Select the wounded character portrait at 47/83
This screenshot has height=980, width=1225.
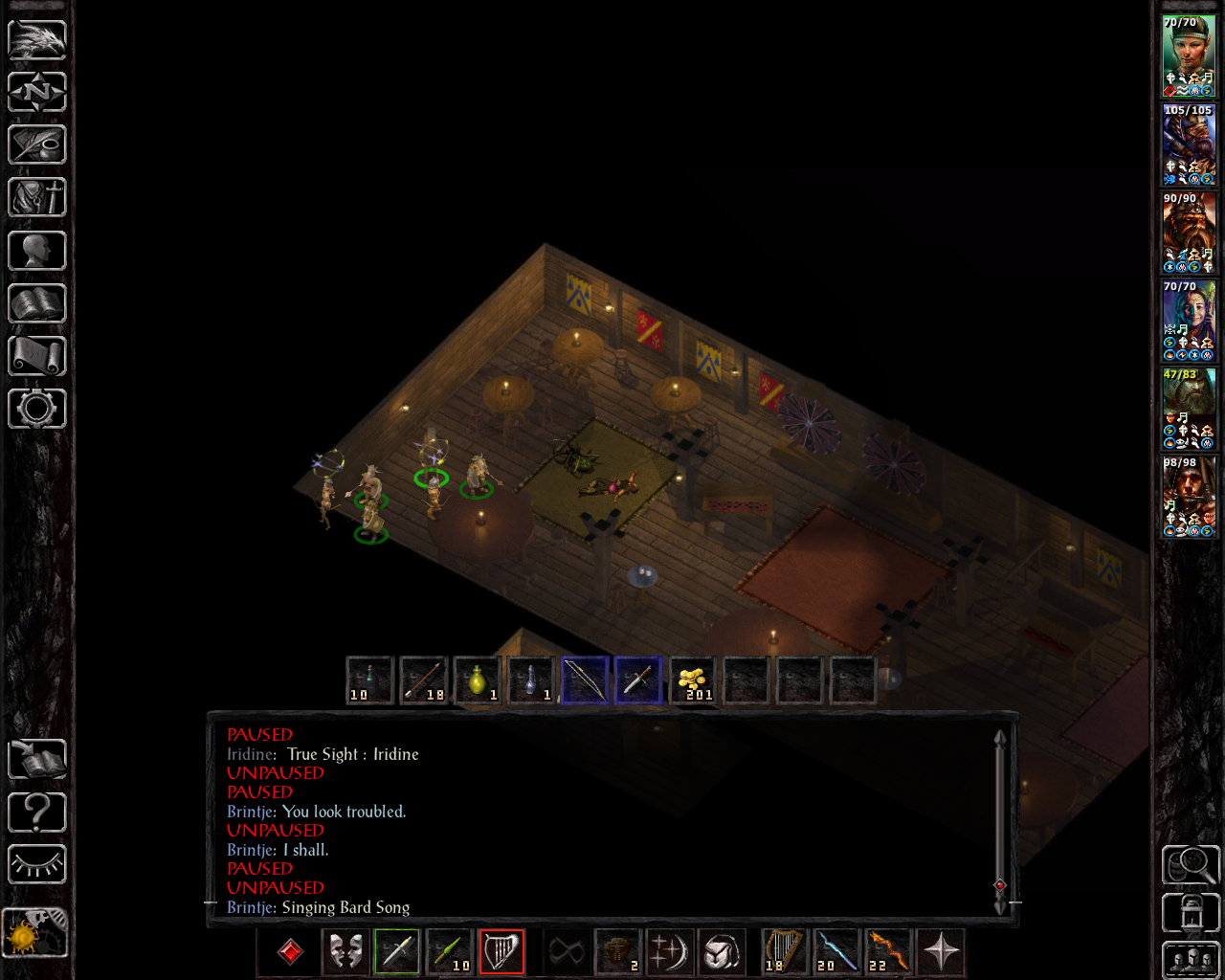[1189, 409]
